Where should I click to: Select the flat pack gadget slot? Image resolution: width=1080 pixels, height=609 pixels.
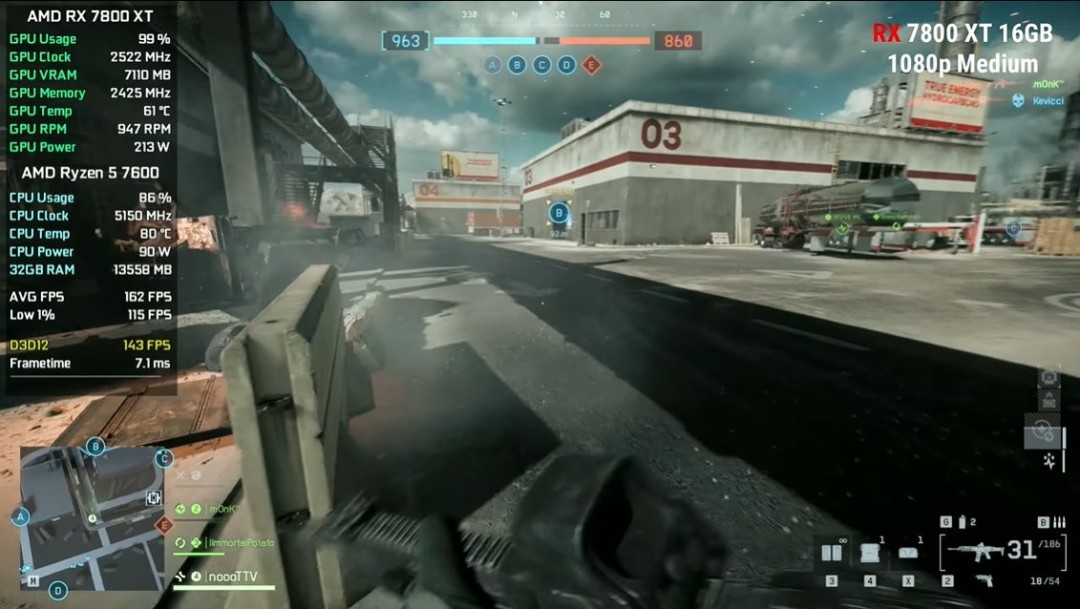908,552
